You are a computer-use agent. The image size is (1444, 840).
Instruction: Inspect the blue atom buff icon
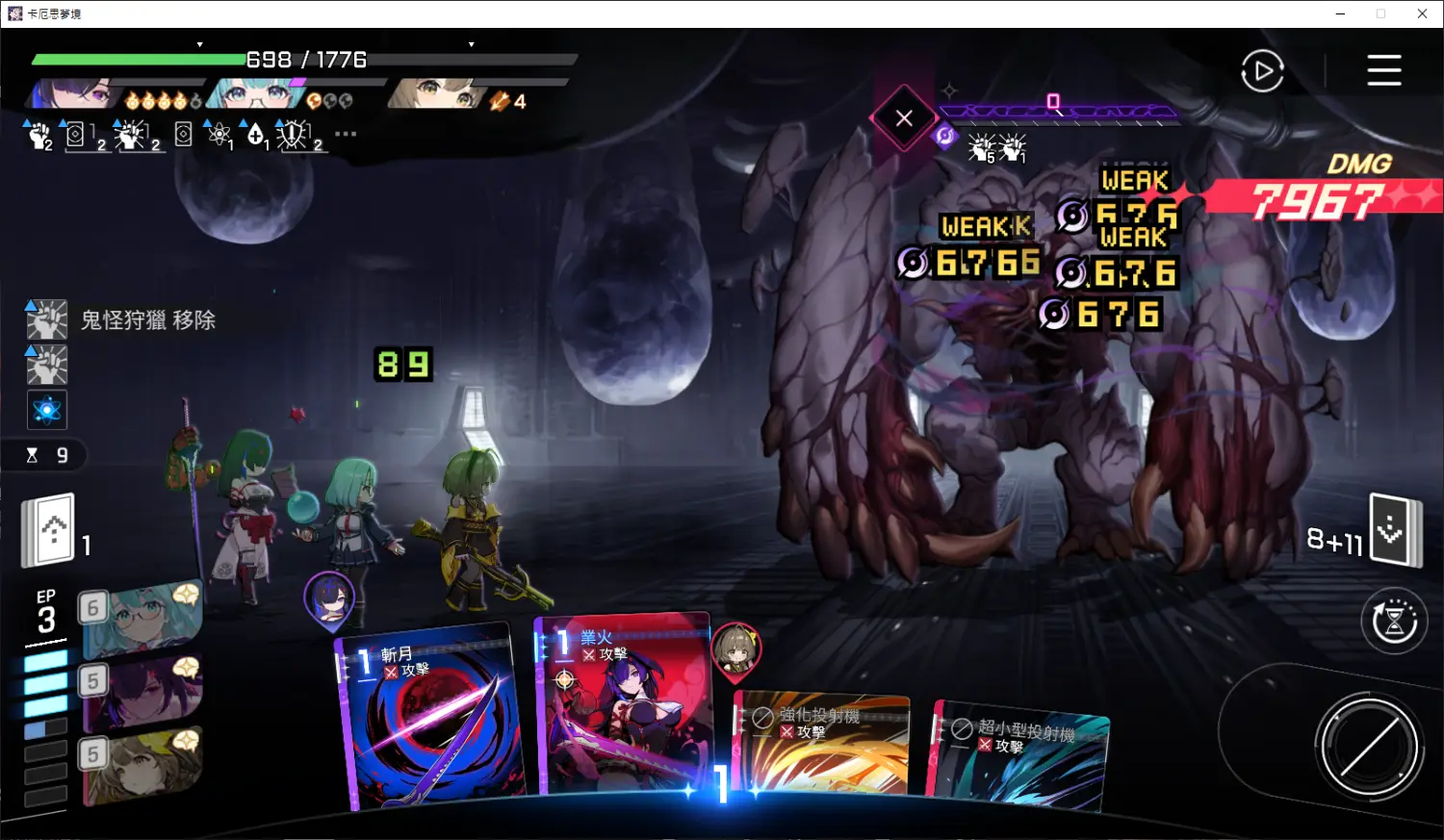[46, 411]
